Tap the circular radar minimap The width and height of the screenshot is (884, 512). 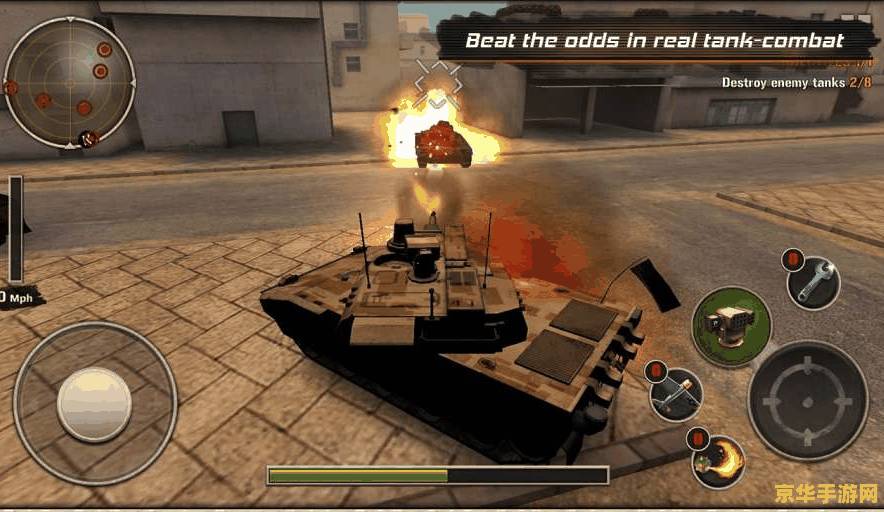70,83
